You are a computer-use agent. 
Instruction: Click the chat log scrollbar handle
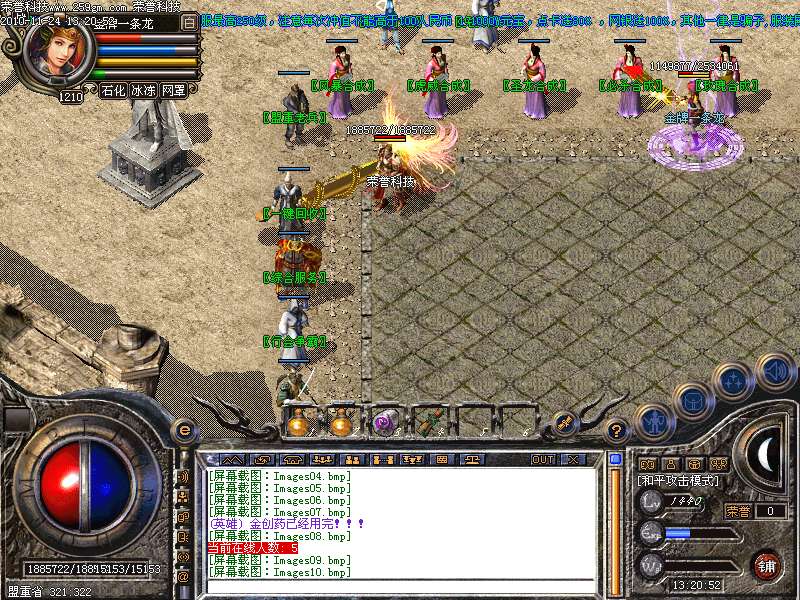[615, 460]
